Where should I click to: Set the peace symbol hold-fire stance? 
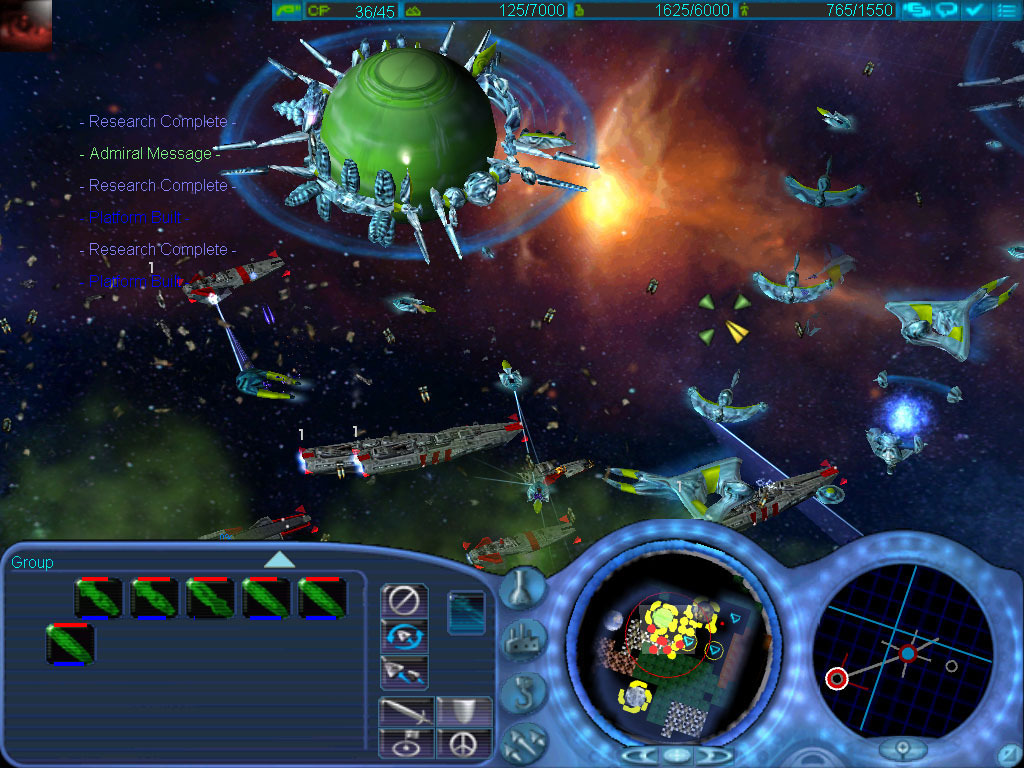point(465,743)
